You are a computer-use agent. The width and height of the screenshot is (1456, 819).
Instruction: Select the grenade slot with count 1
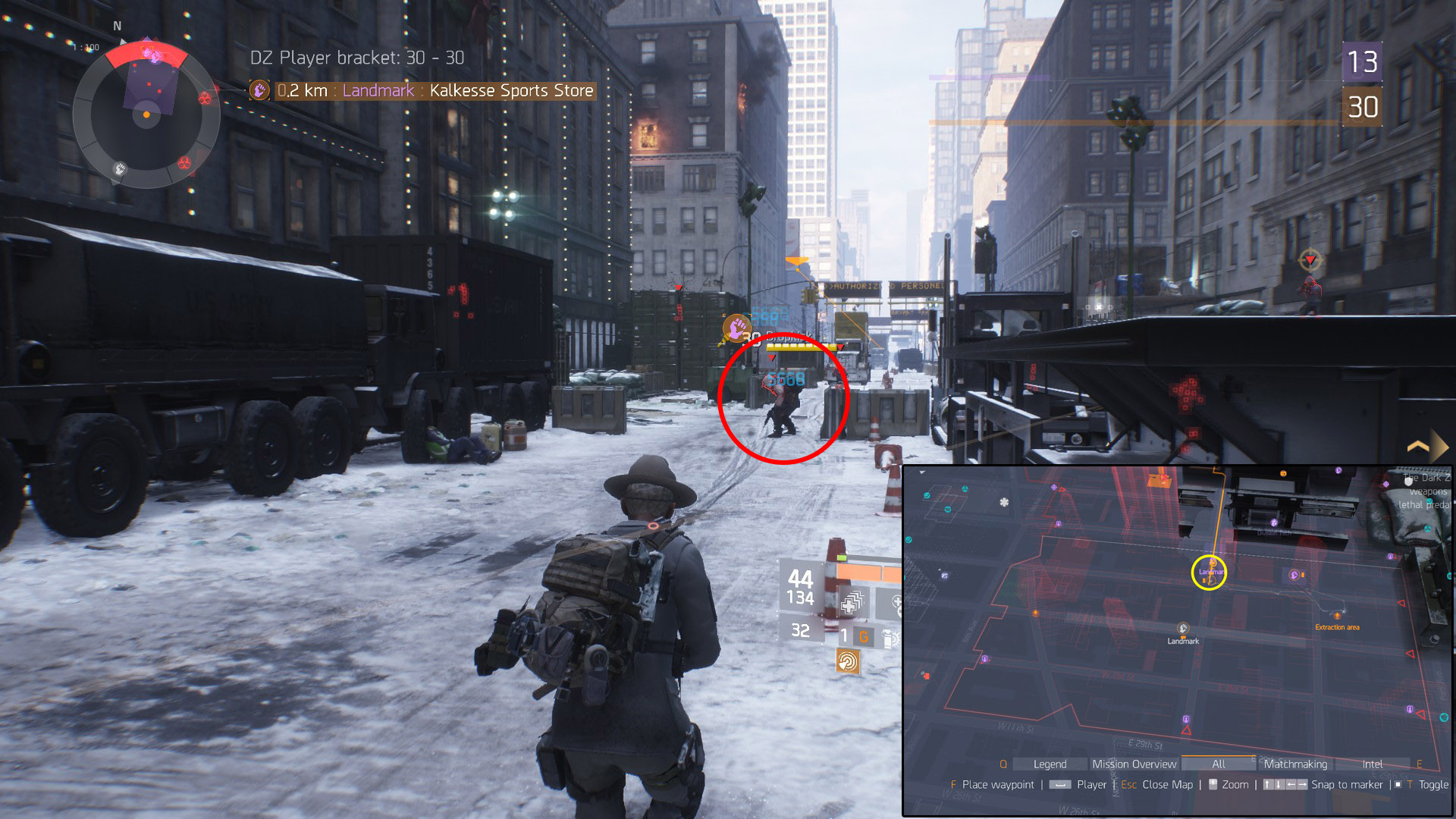point(853,636)
